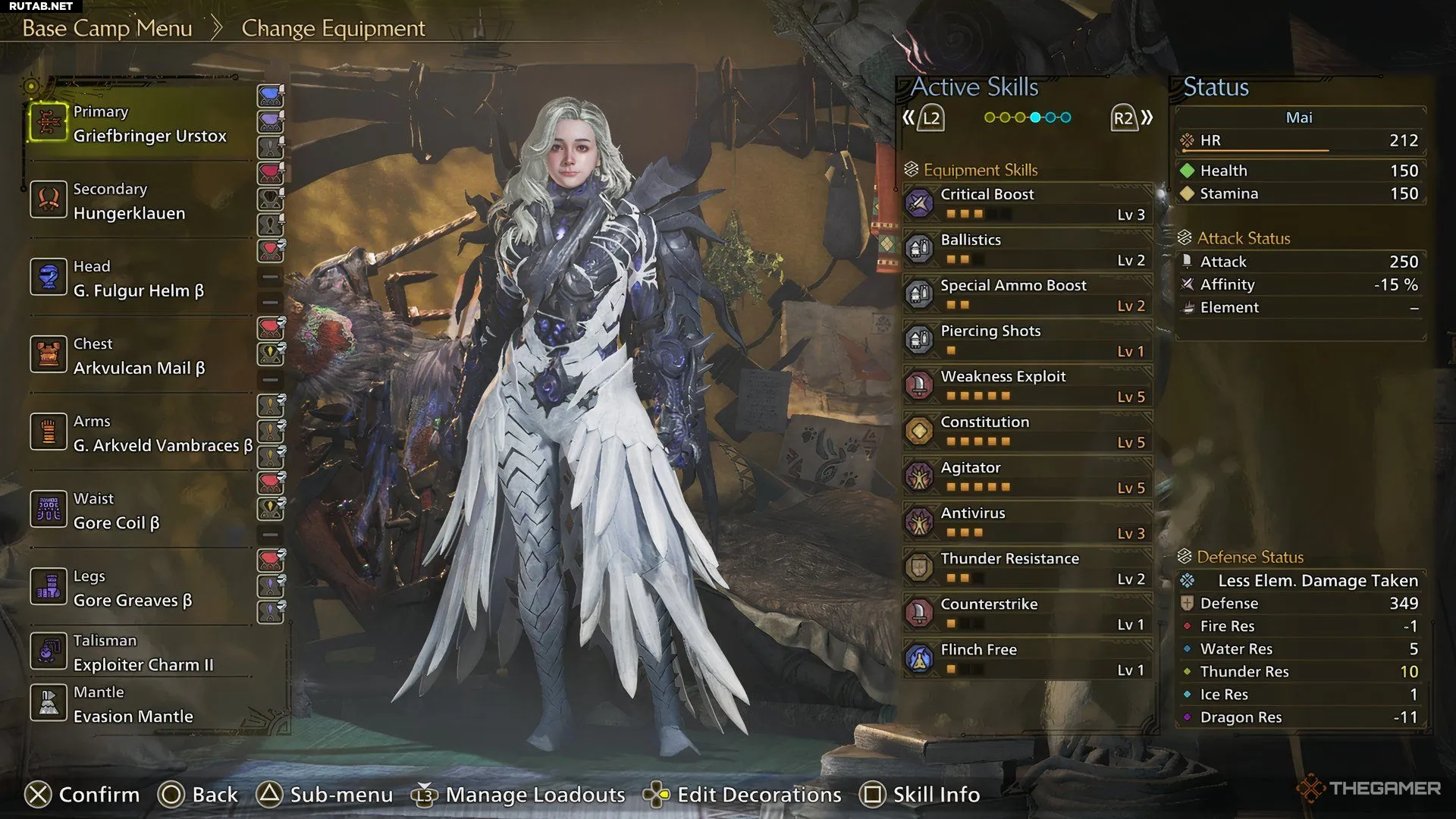This screenshot has width=1456, height=819.
Task: Show the Weakness Exploit skill entry
Action: [x=1028, y=386]
